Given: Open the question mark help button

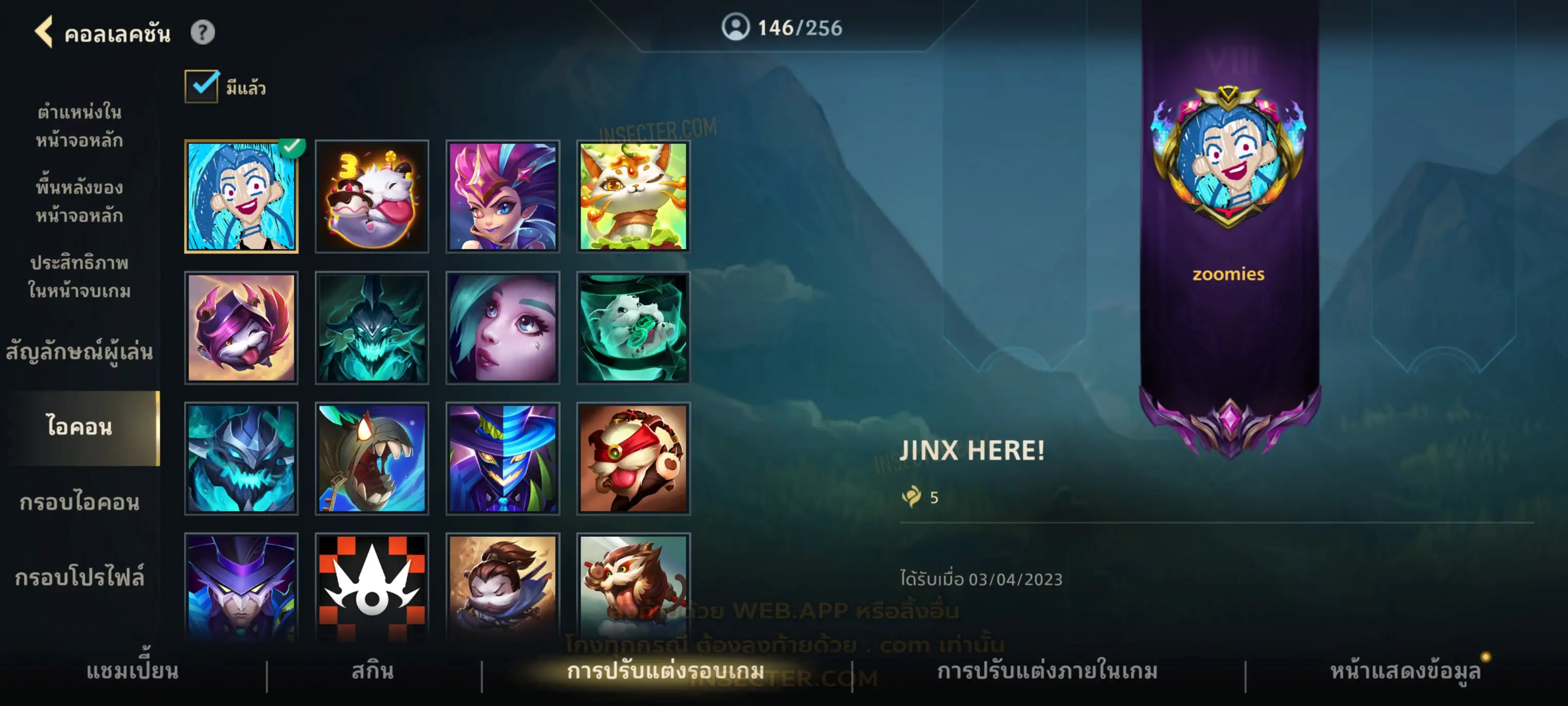Looking at the screenshot, I should (202, 32).
